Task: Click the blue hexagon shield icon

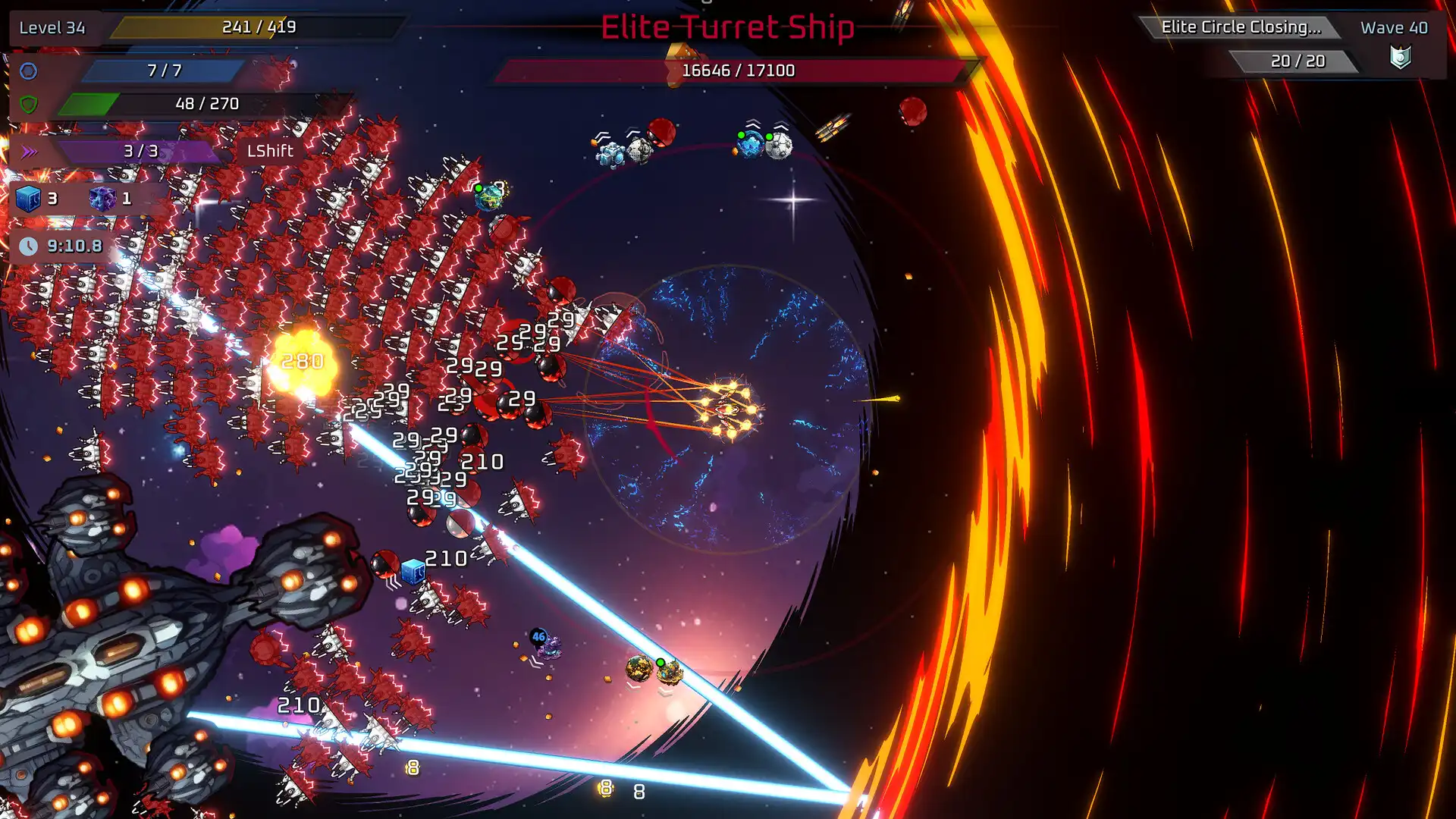Action: 29,71
